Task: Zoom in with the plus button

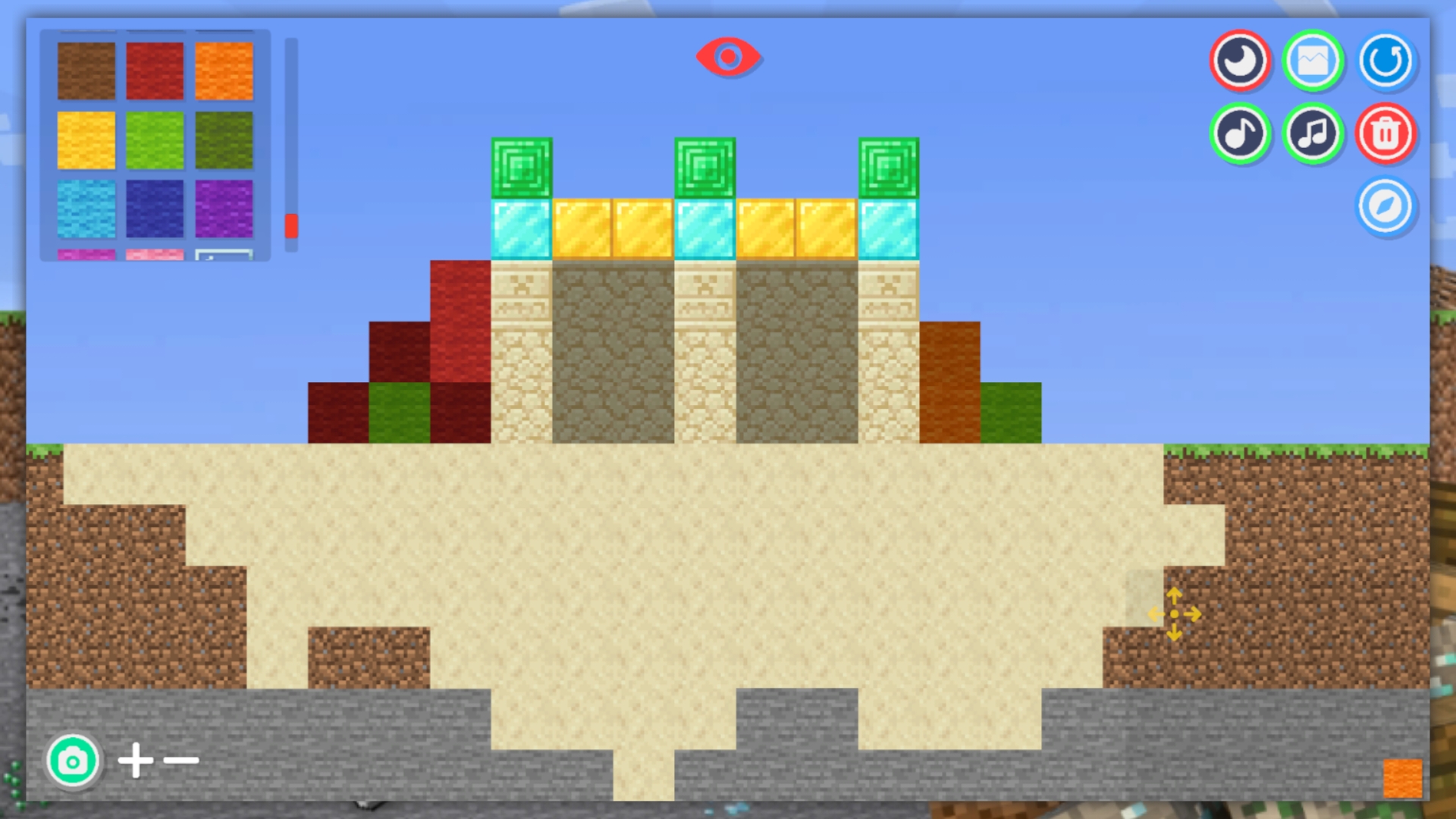Action: click(x=136, y=761)
